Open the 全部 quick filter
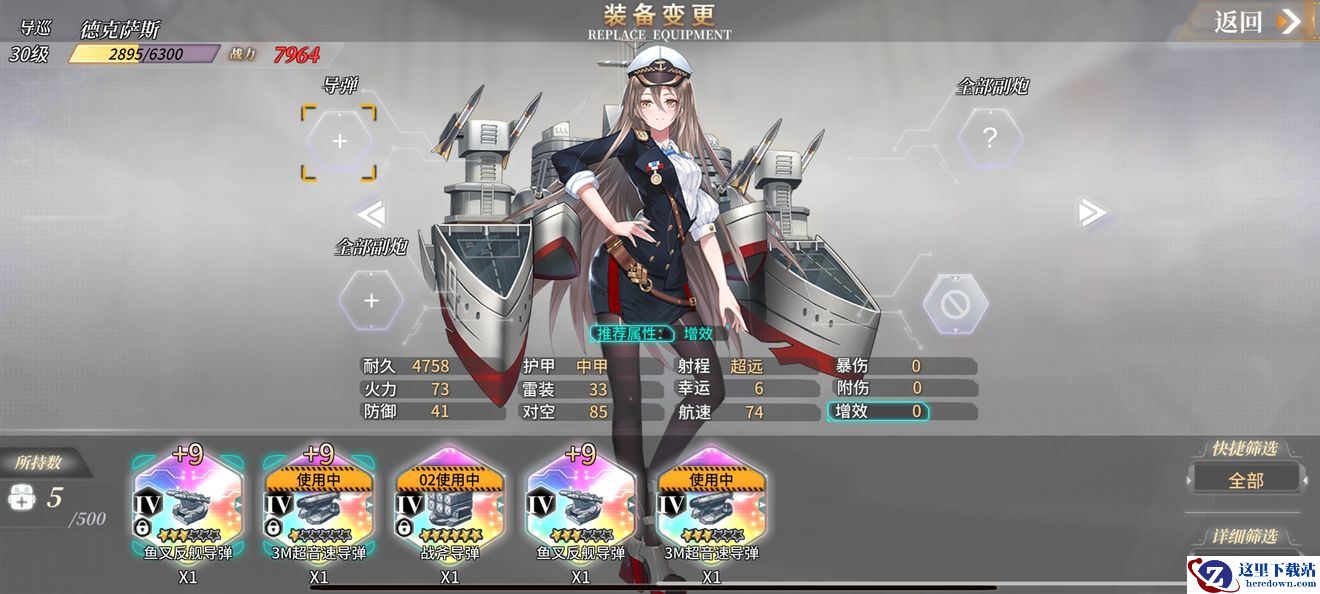This screenshot has width=1320, height=594. click(x=1246, y=480)
